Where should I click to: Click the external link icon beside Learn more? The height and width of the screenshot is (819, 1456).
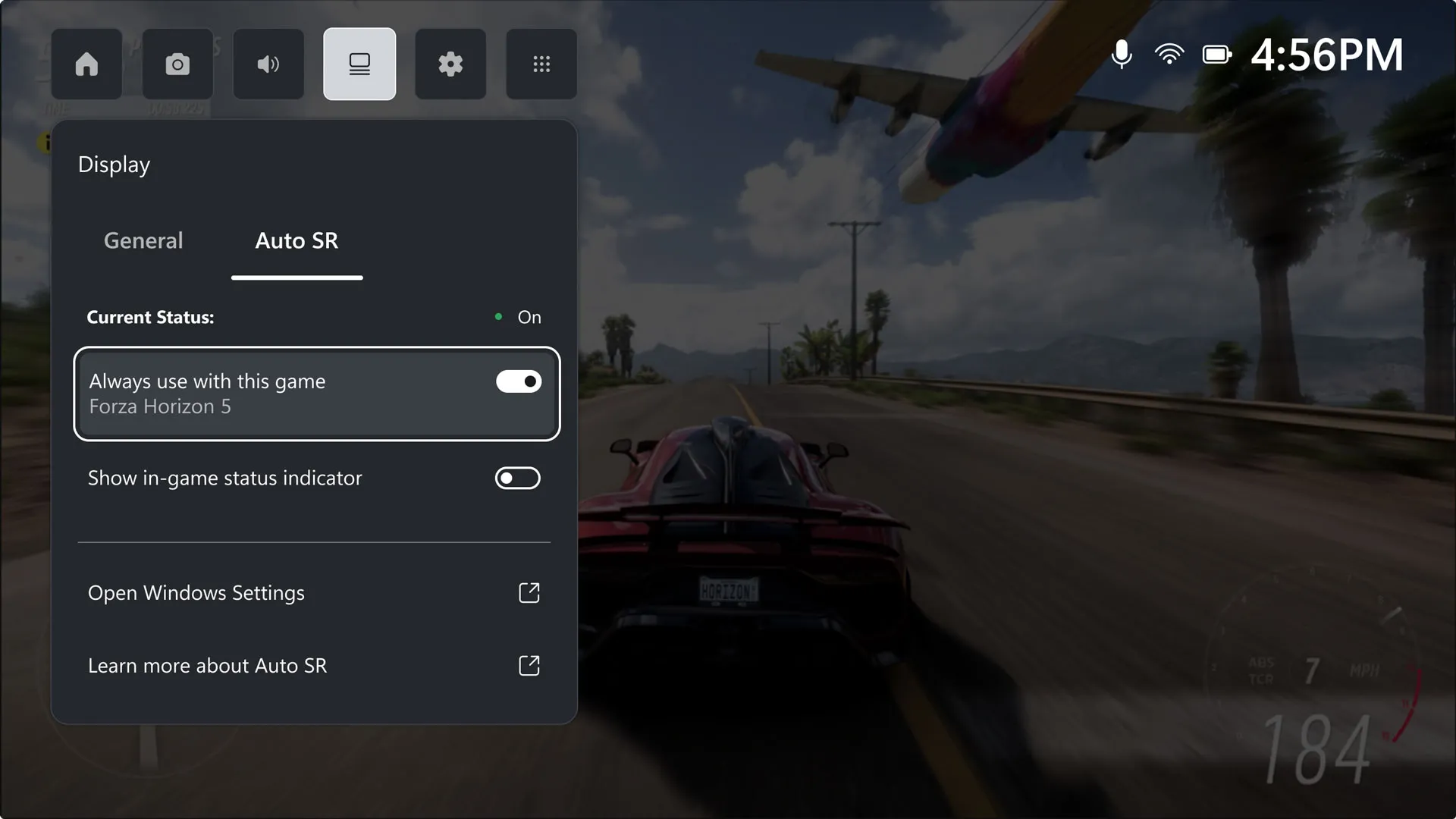[529, 665]
